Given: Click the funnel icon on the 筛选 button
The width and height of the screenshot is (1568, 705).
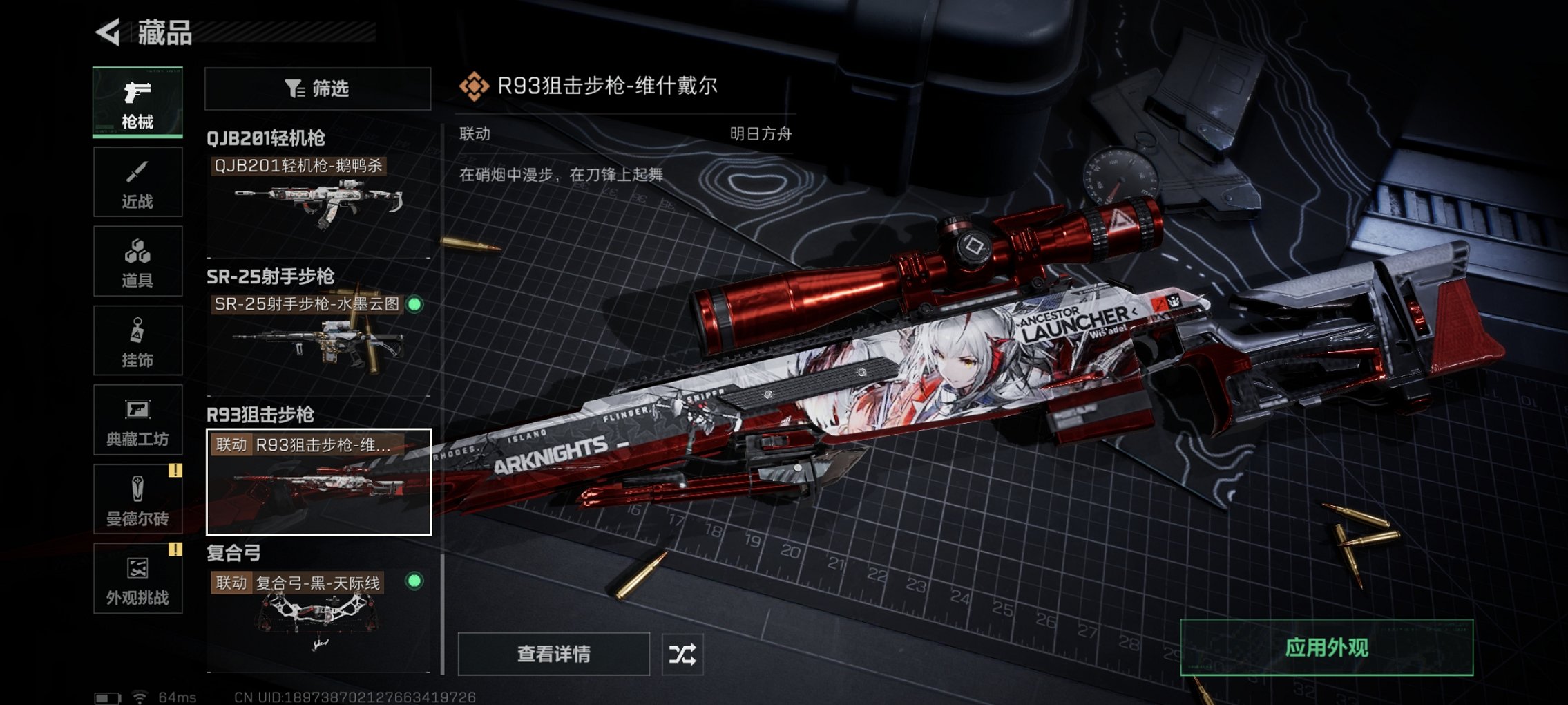Looking at the screenshot, I should (294, 88).
